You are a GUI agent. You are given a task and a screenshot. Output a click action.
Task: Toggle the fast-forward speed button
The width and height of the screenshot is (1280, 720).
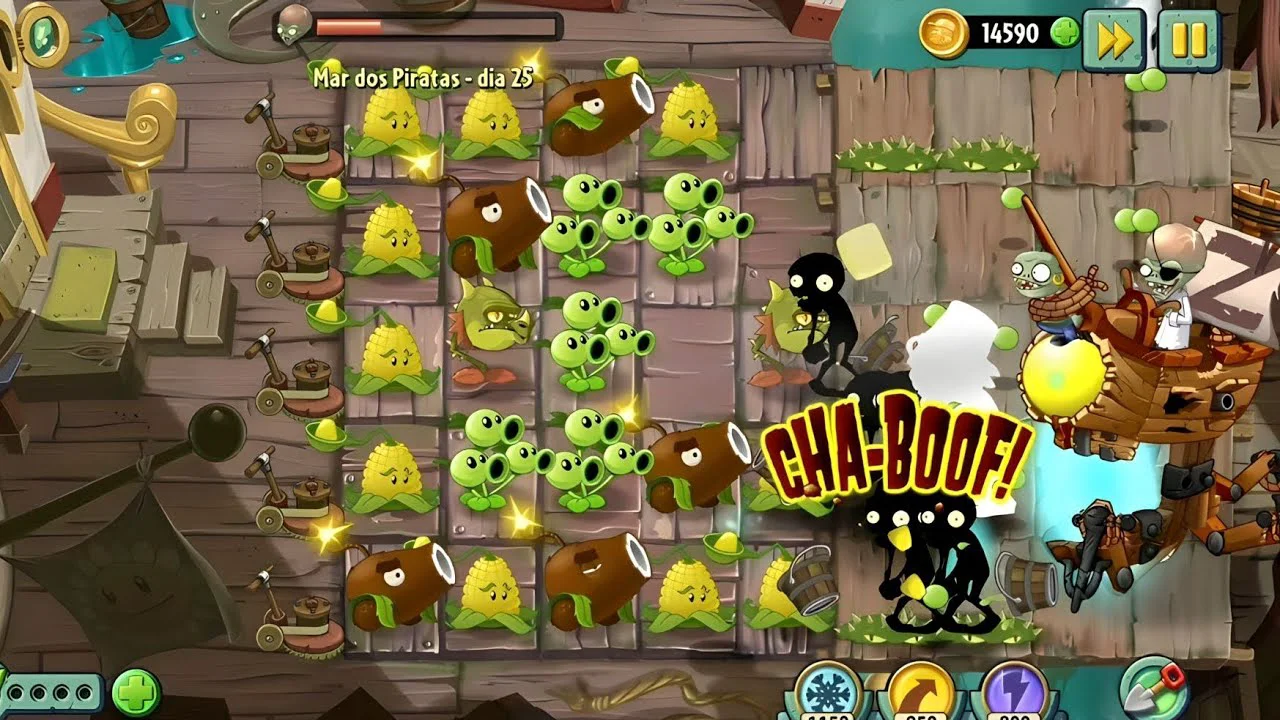[1113, 39]
